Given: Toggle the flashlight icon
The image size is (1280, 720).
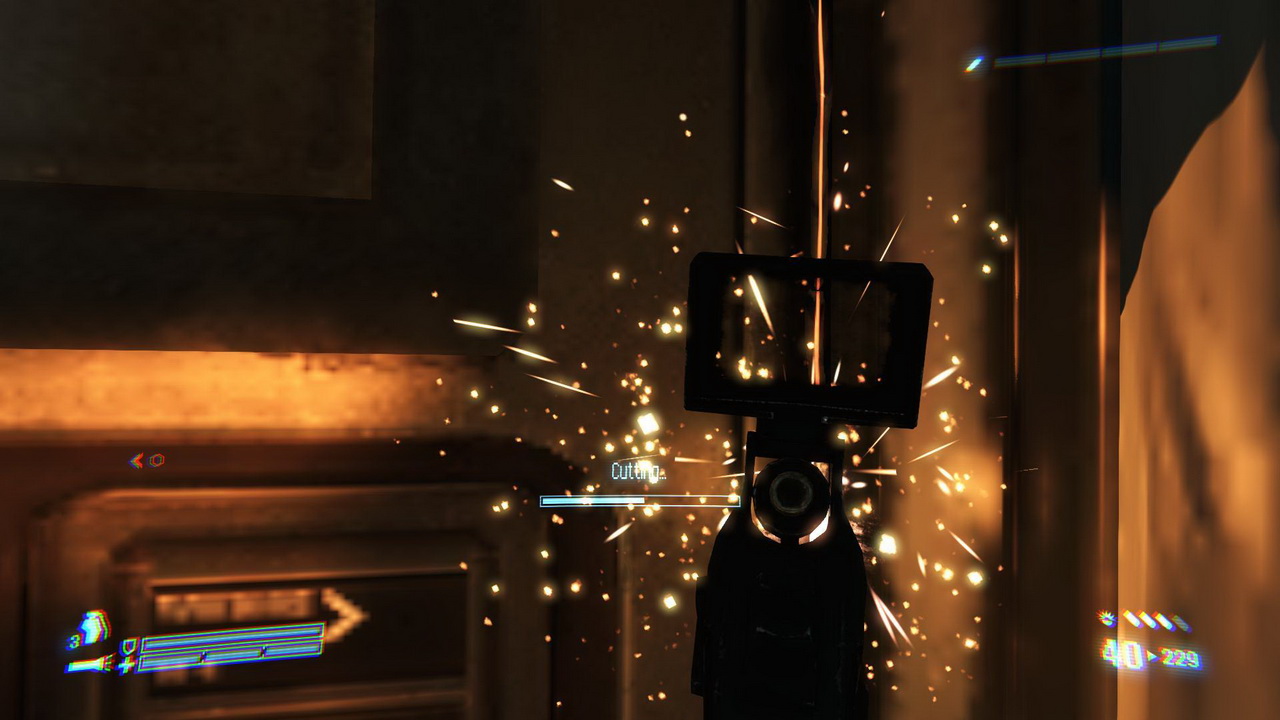Looking at the screenshot, I should click(87, 663).
